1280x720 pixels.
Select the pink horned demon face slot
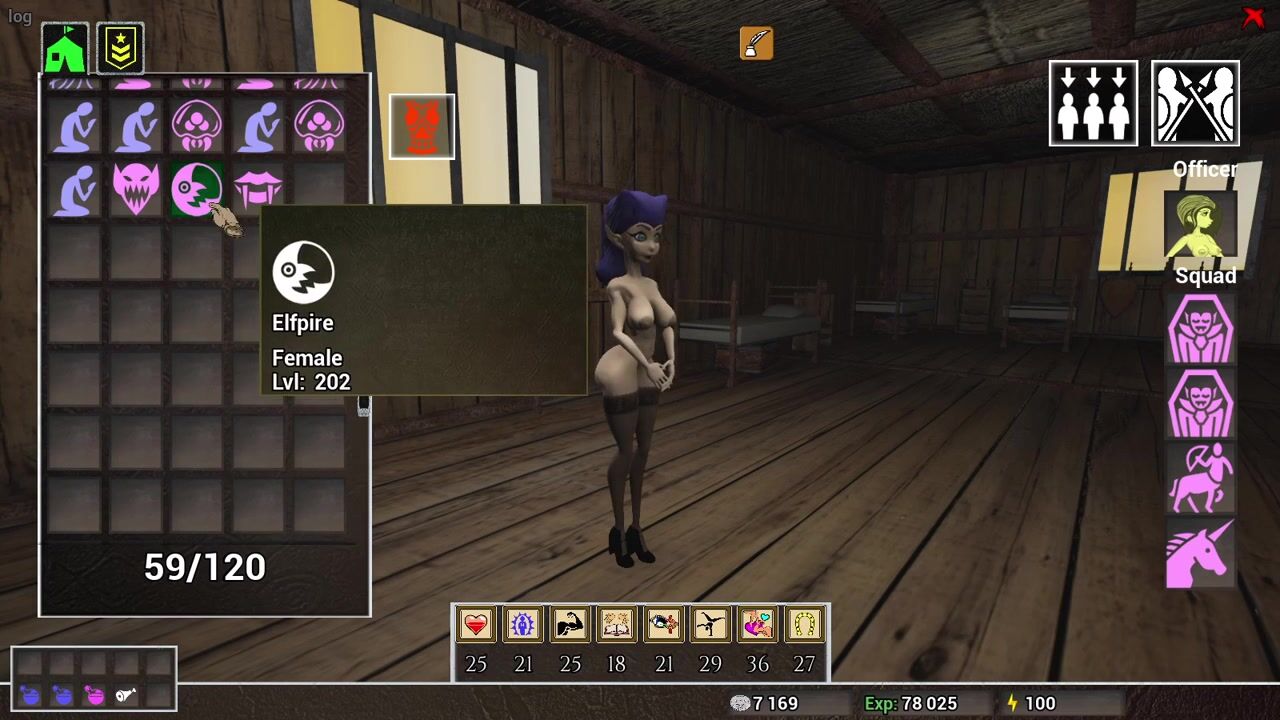click(136, 188)
